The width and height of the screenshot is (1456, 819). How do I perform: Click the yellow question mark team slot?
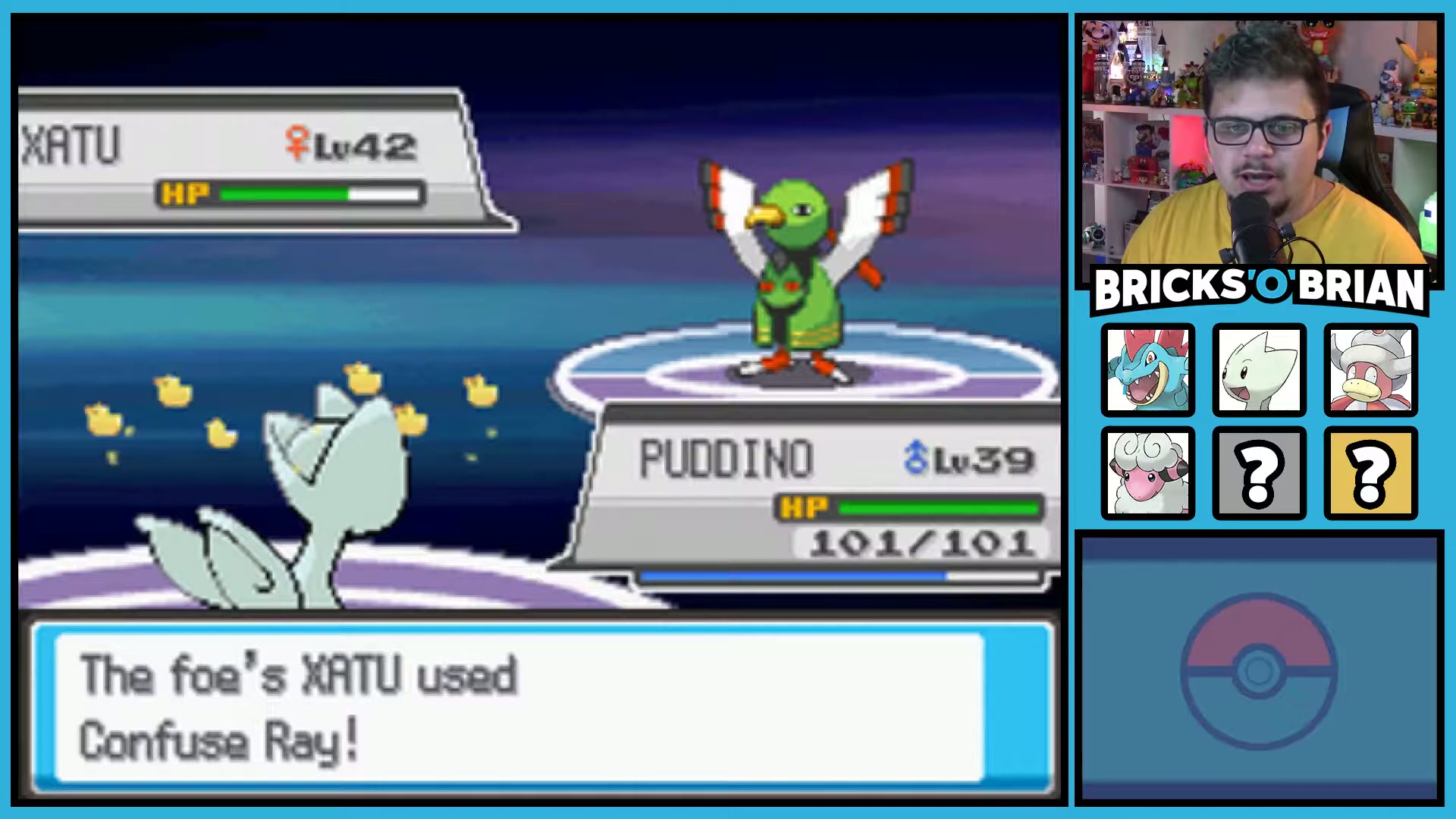point(1370,472)
